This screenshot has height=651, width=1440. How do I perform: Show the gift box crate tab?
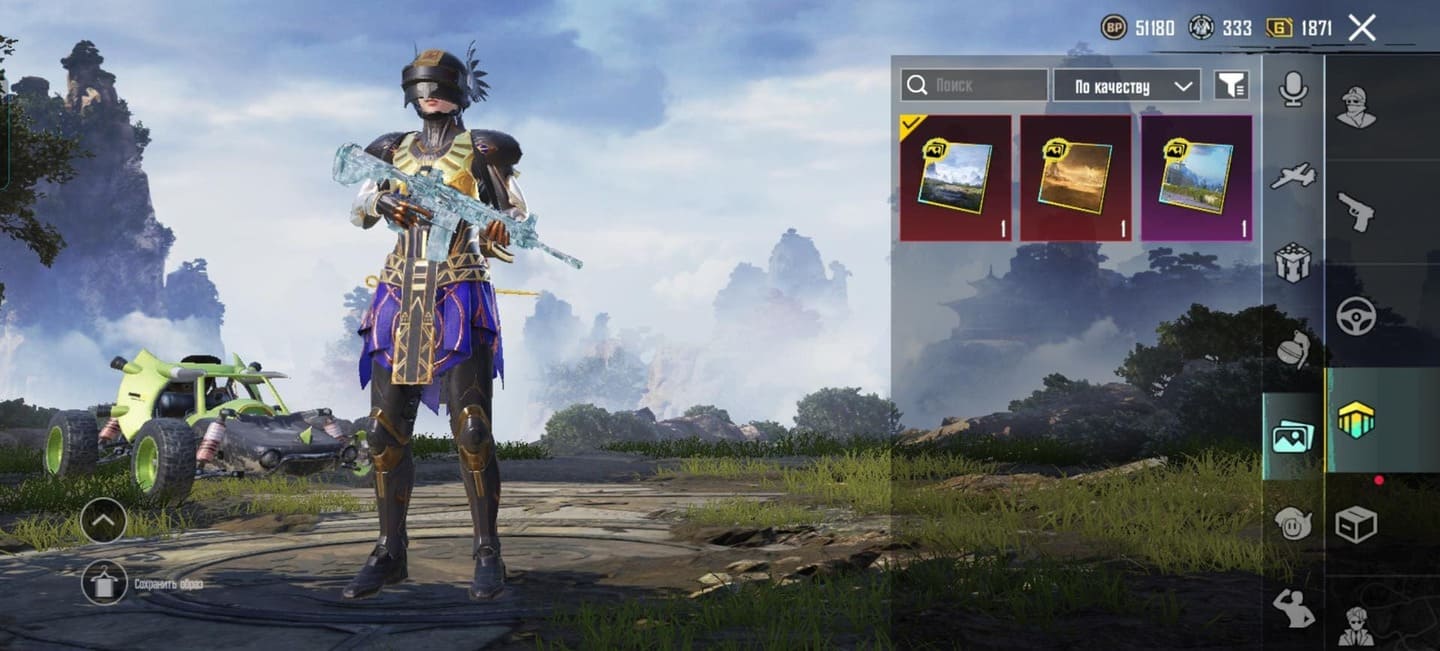tap(1293, 263)
